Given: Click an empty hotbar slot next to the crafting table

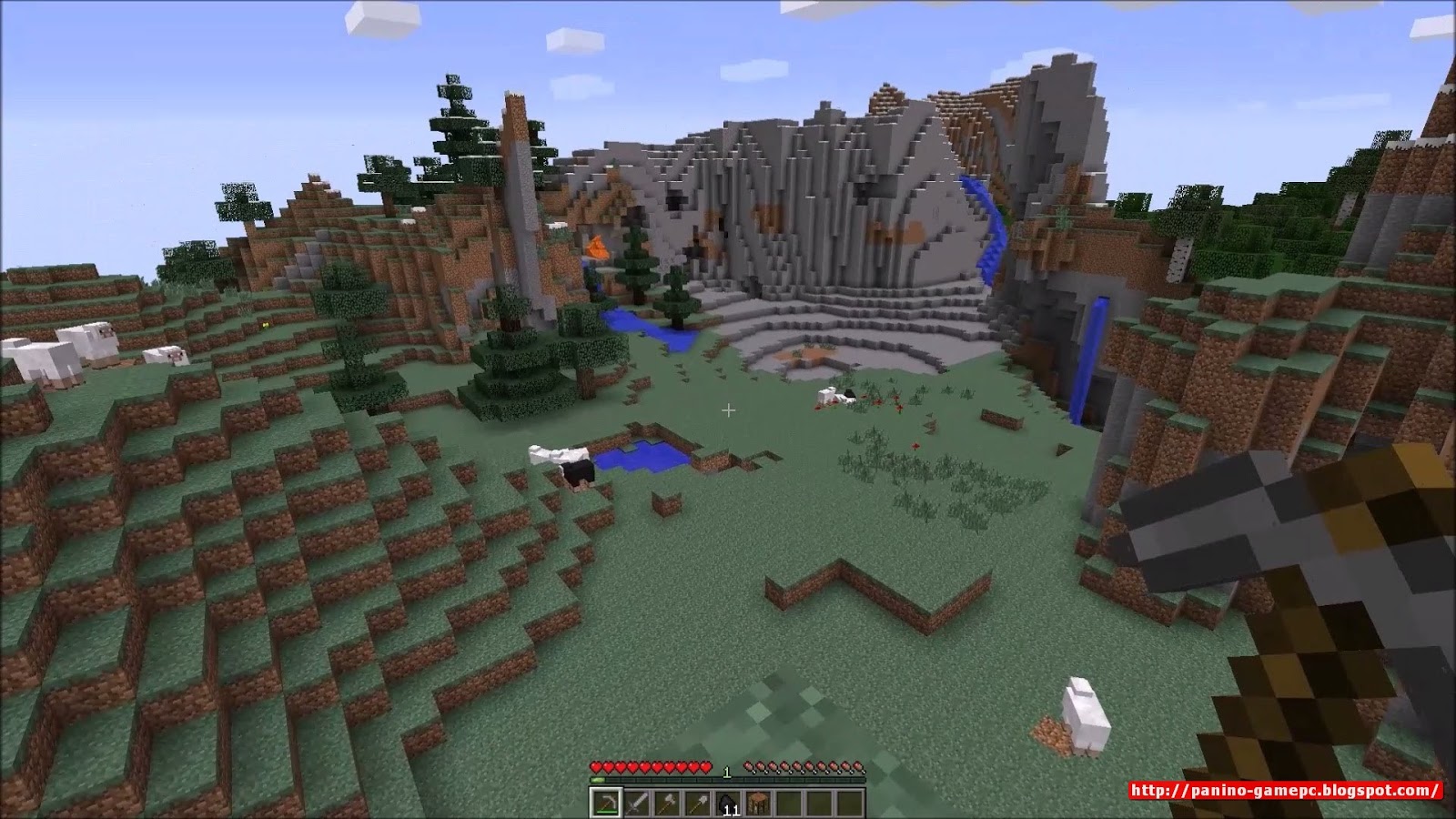Looking at the screenshot, I should point(790,803).
